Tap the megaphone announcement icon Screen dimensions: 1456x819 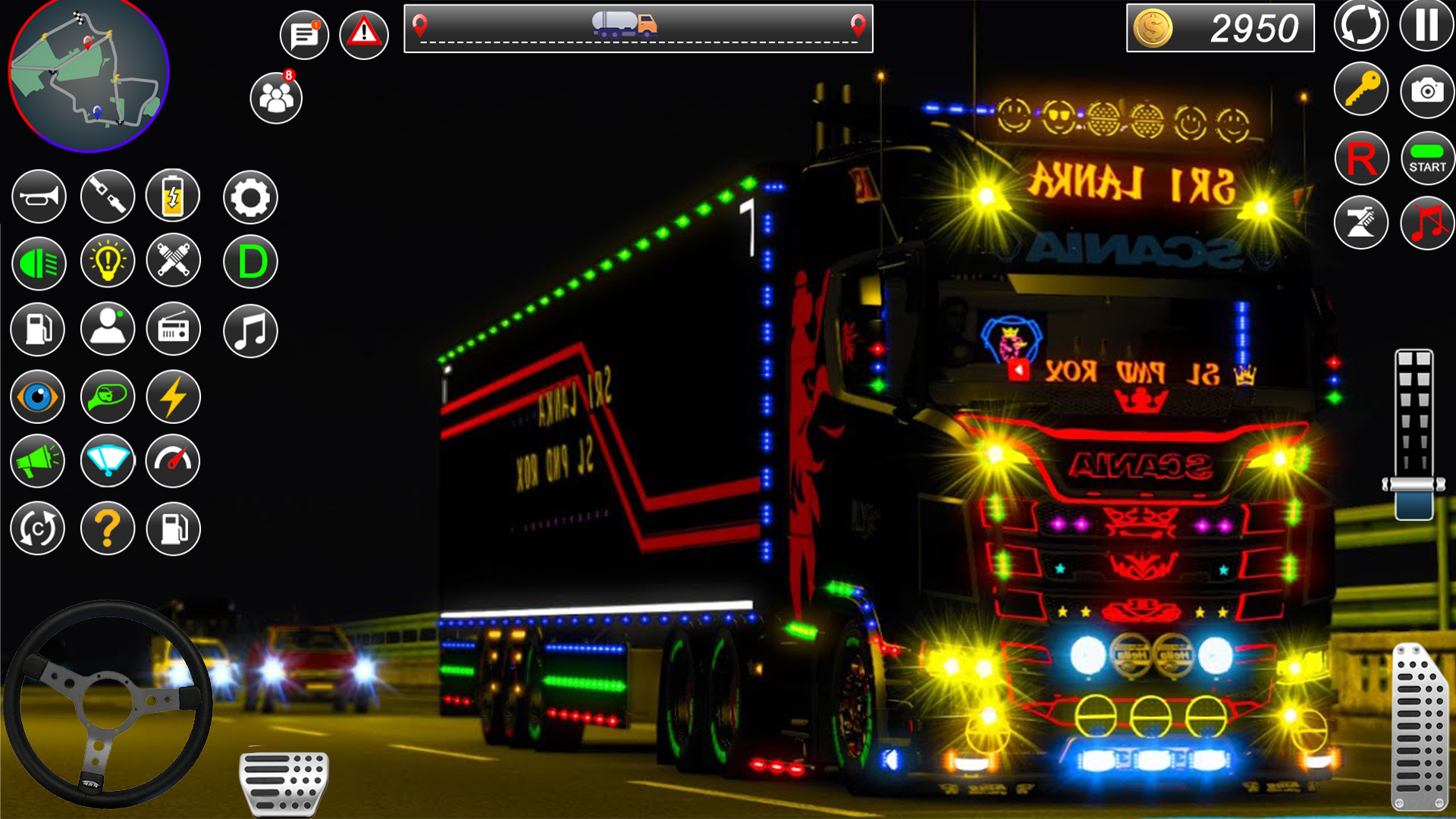38,461
